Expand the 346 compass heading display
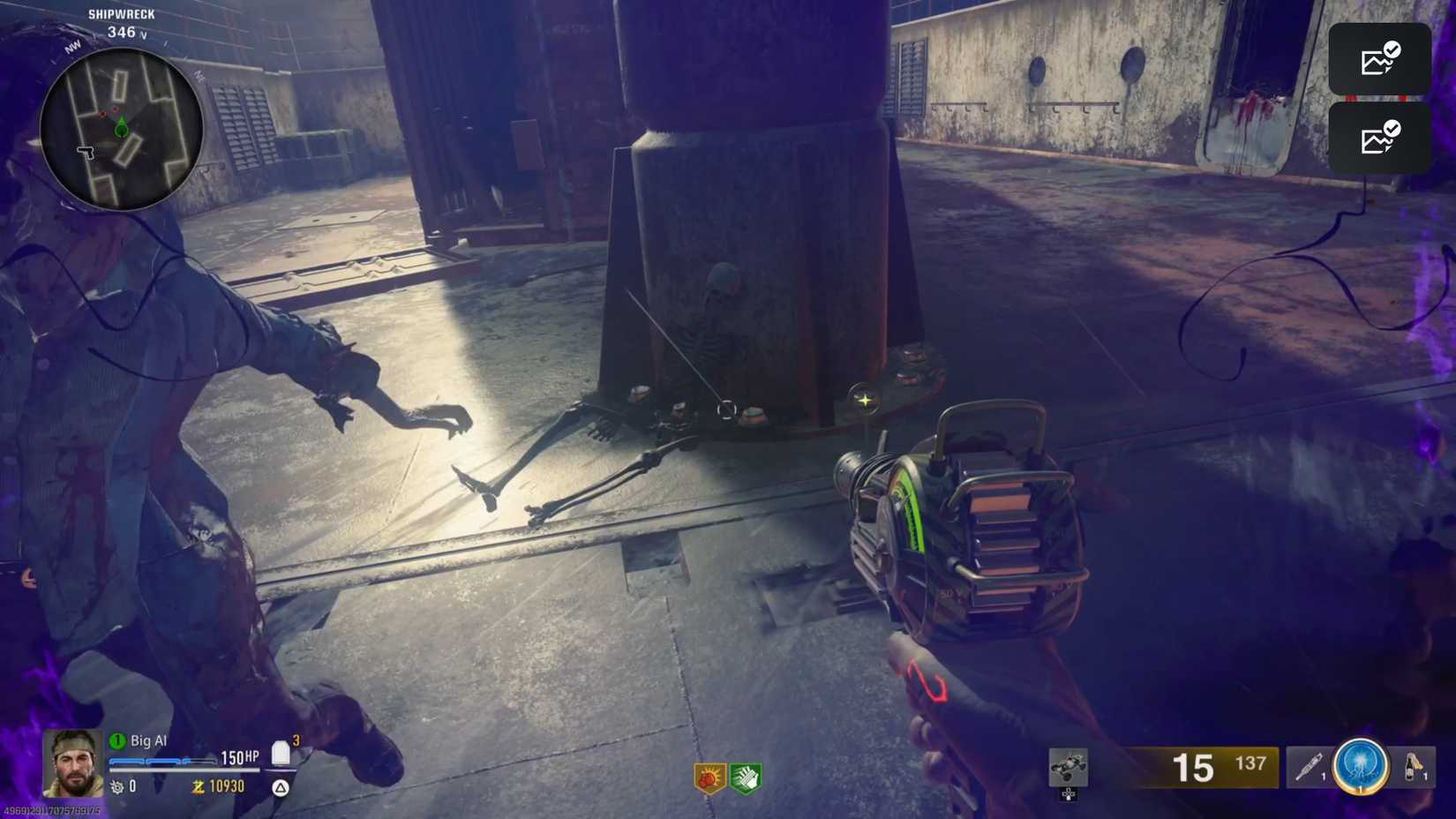The width and height of the screenshot is (1456, 819). click(121, 32)
